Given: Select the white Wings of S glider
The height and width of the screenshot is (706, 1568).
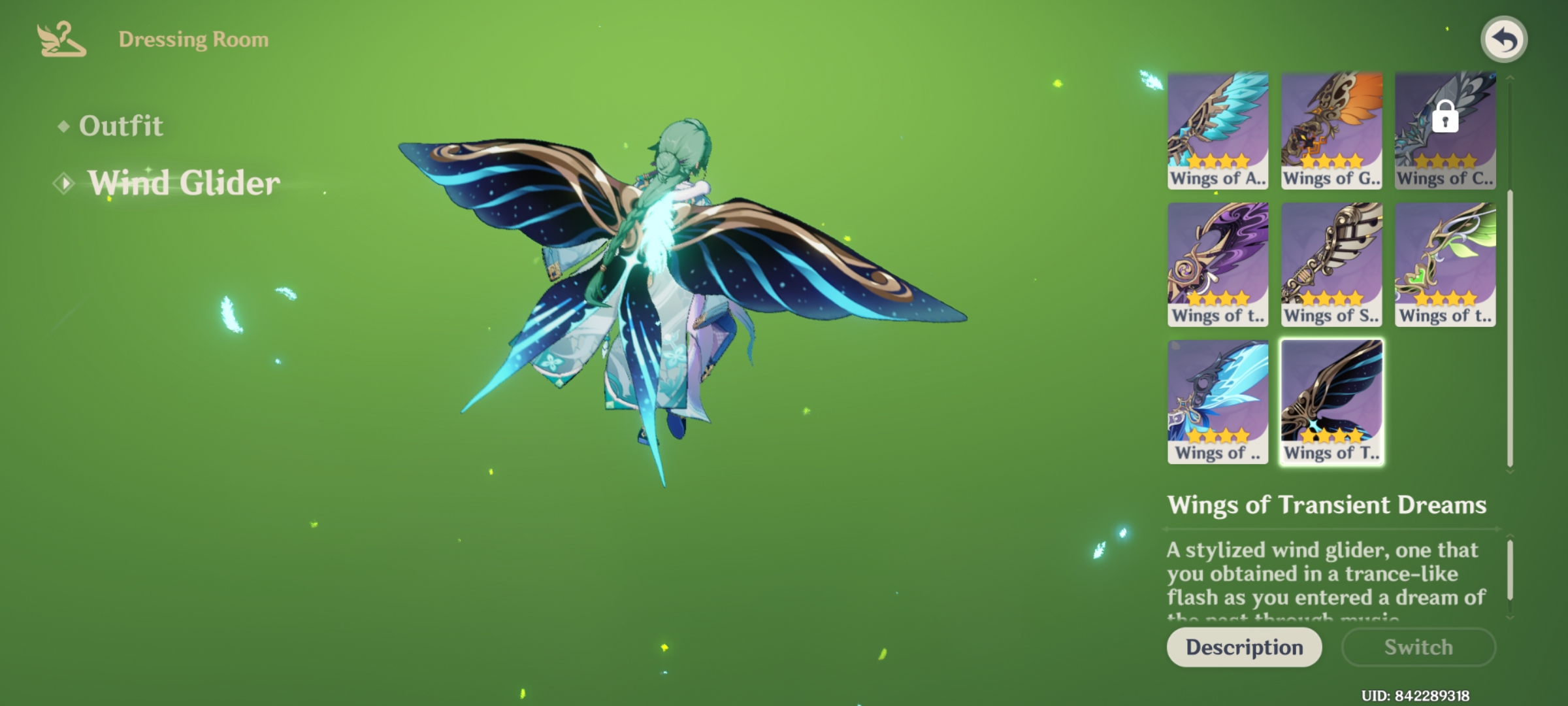Looking at the screenshot, I should [x=1331, y=265].
